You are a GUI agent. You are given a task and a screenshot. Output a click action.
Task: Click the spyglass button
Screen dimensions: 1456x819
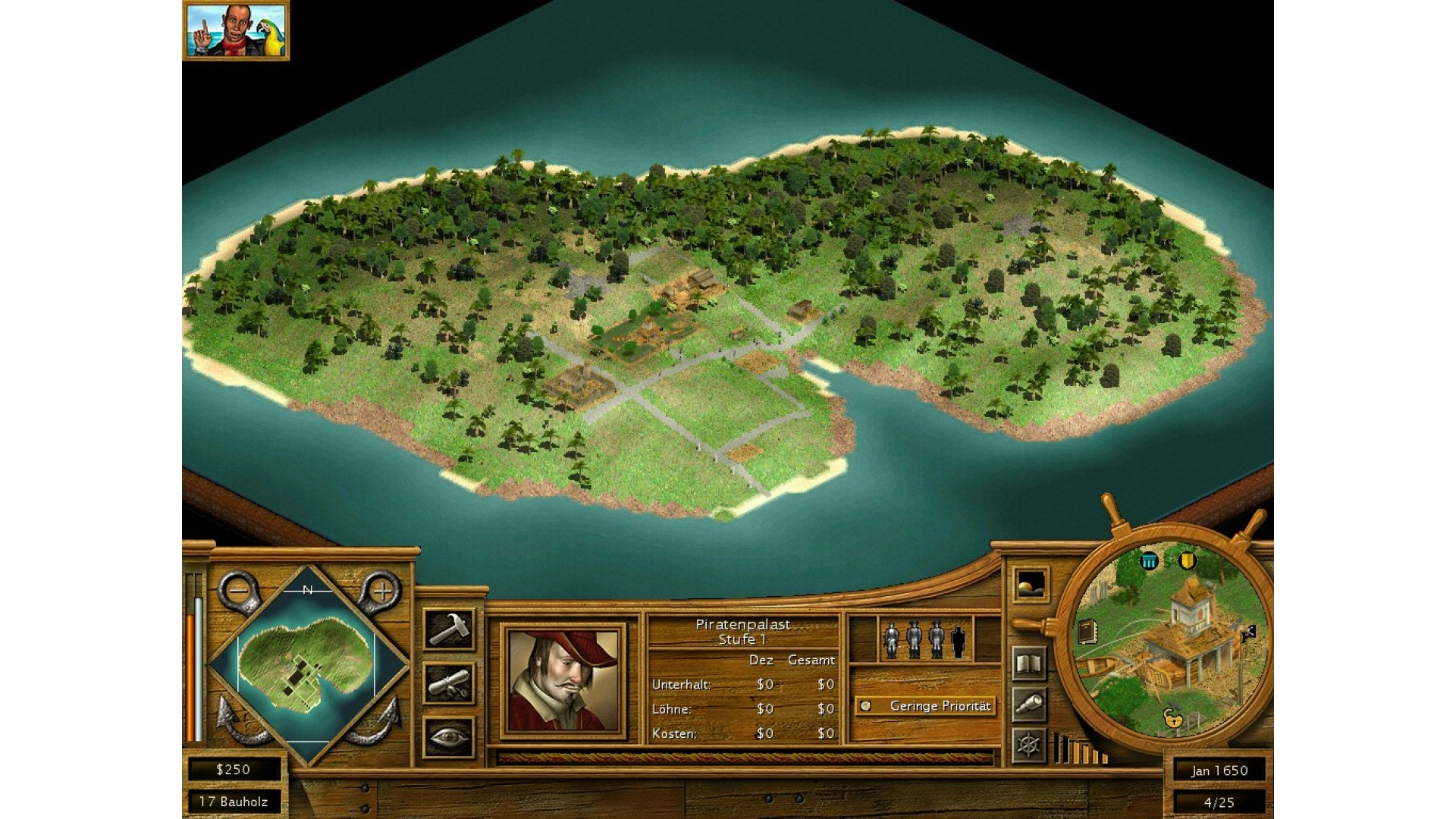1031,704
